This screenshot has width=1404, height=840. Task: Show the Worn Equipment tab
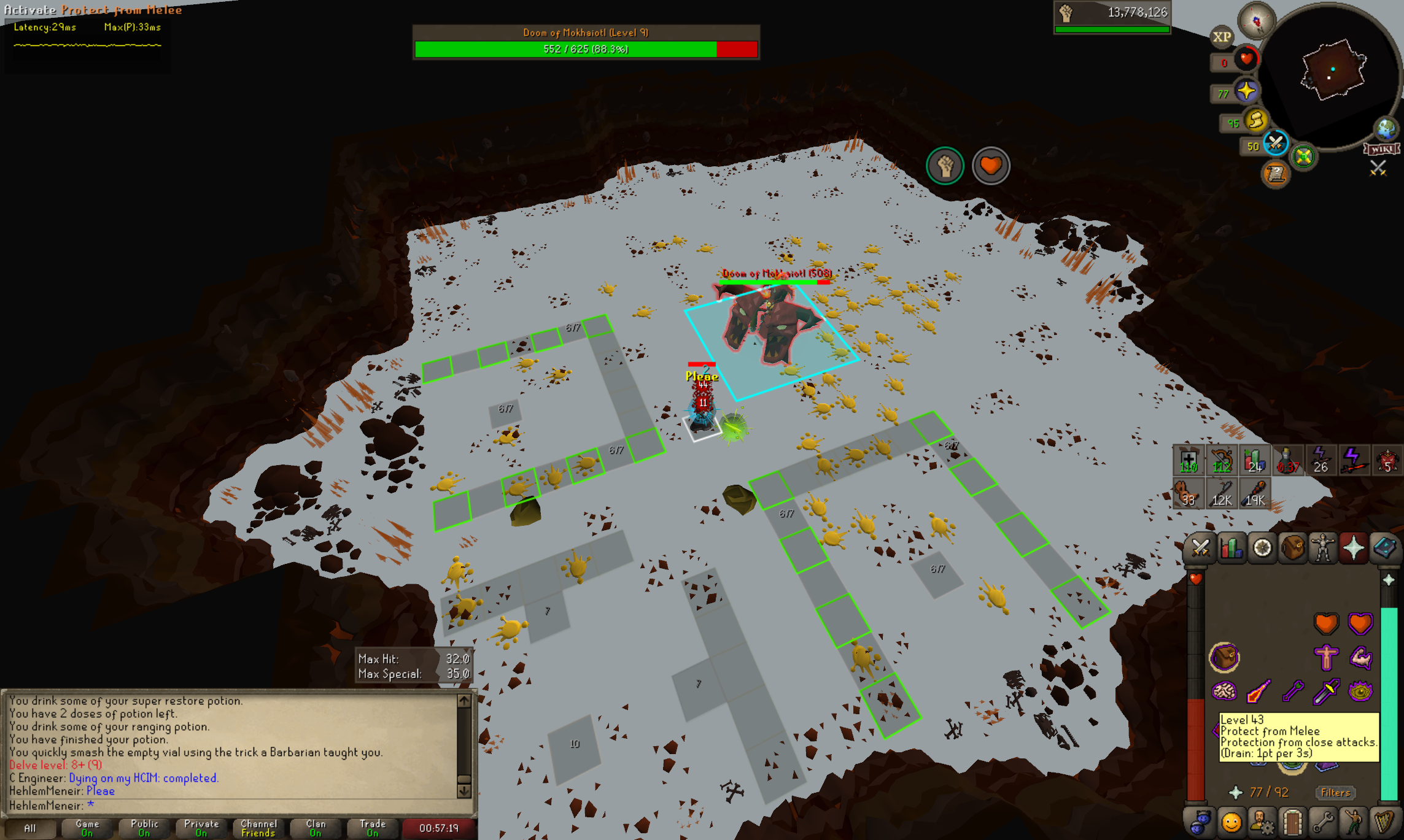[x=1323, y=548]
